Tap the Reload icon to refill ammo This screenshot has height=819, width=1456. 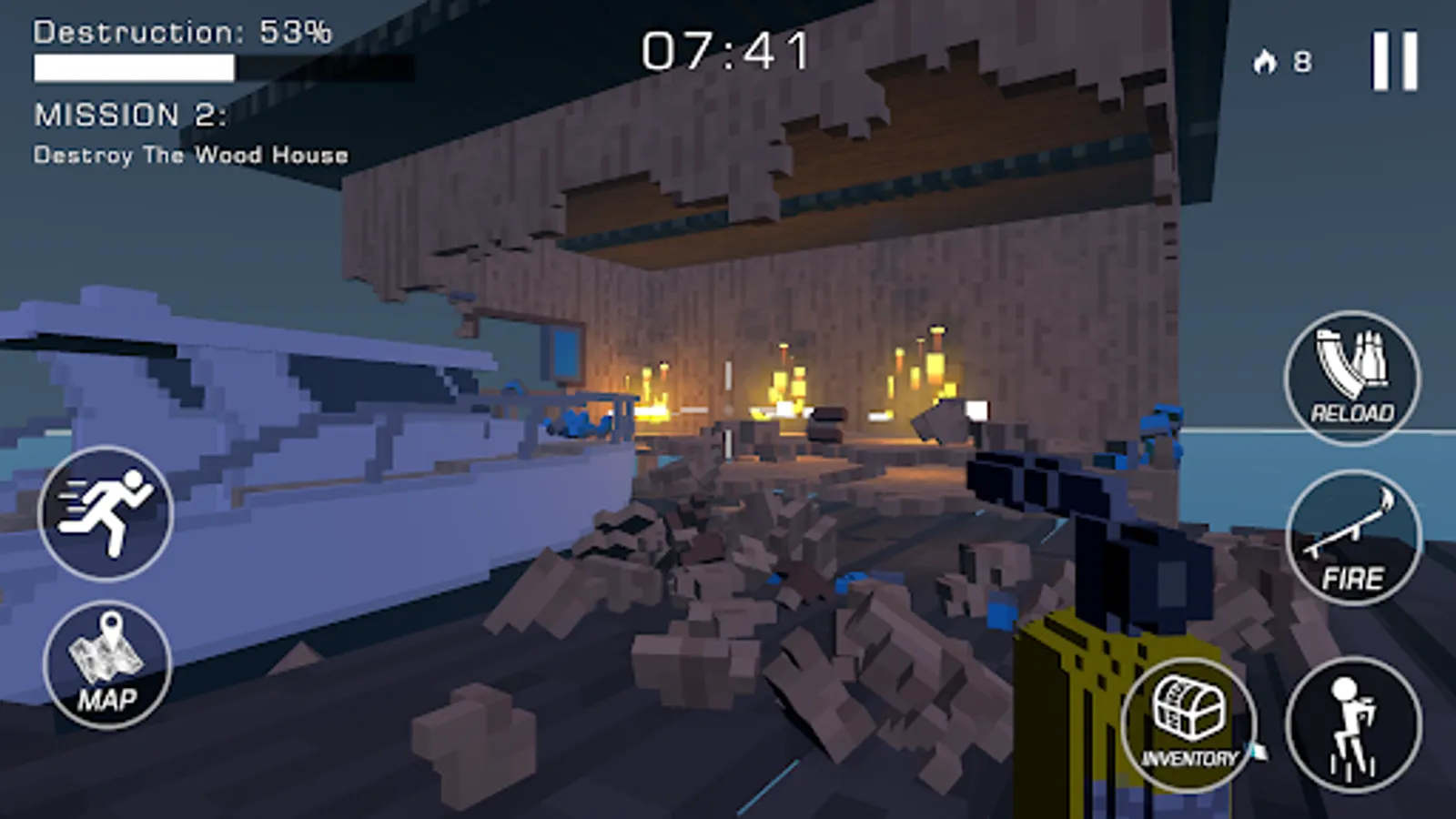click(1352, 373)
